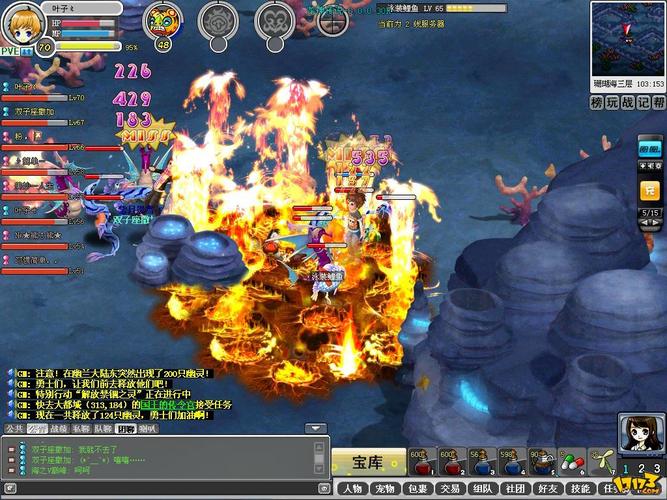Viewport: 667px width, 500px height.
Task: Use the red-green capsule pill item
Action: (x=571, y=462)
